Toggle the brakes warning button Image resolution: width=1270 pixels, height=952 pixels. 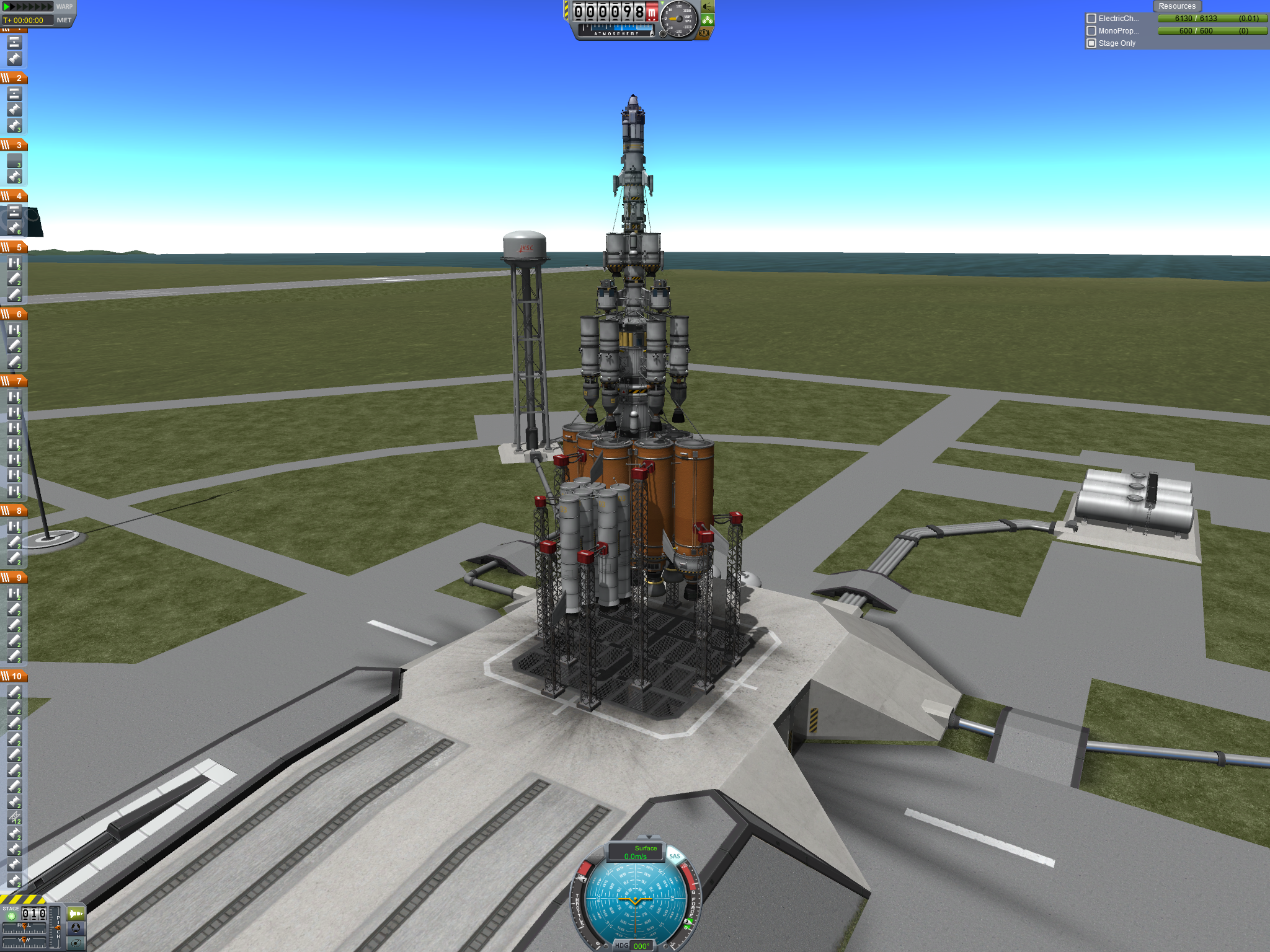[x=704, y=33]
